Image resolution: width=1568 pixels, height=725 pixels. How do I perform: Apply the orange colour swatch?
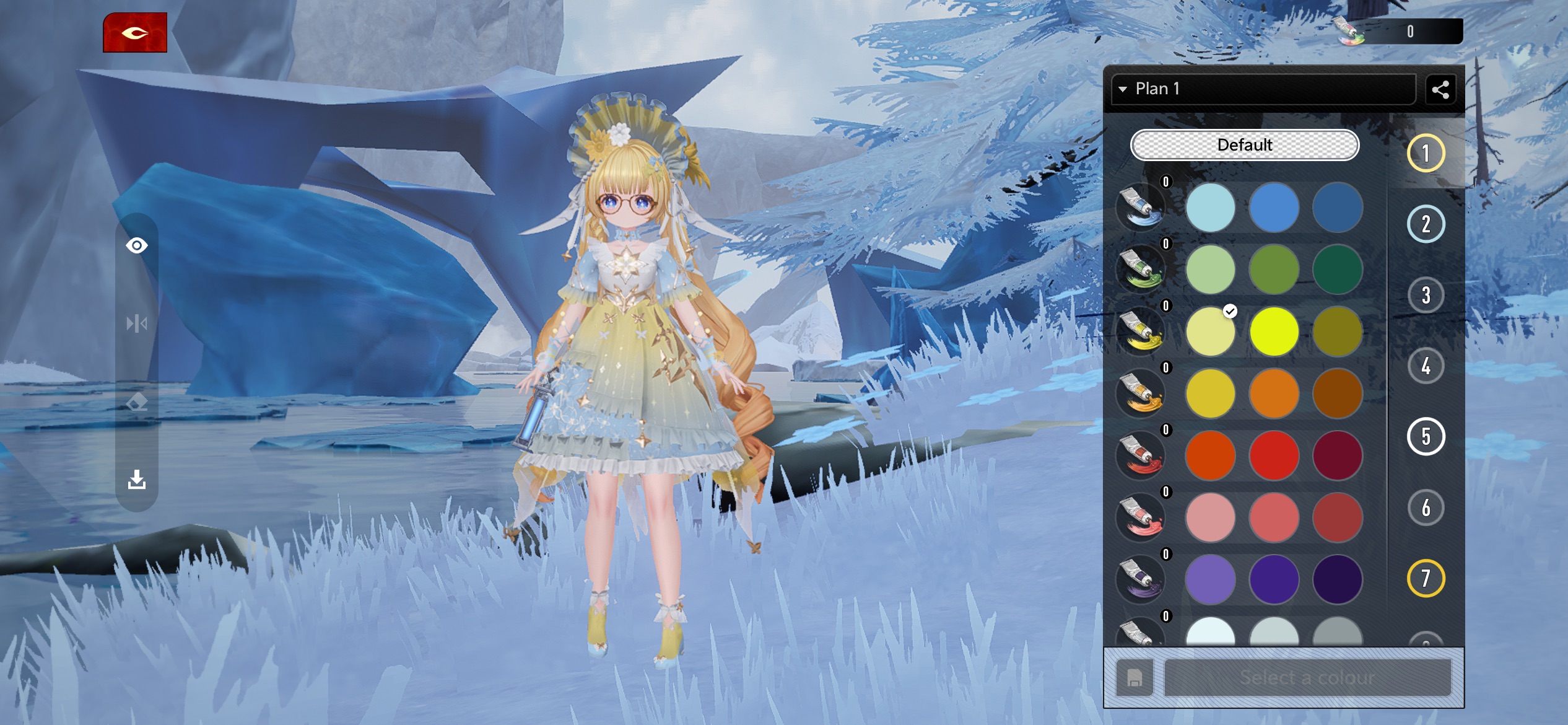(x=1274, y=393)
